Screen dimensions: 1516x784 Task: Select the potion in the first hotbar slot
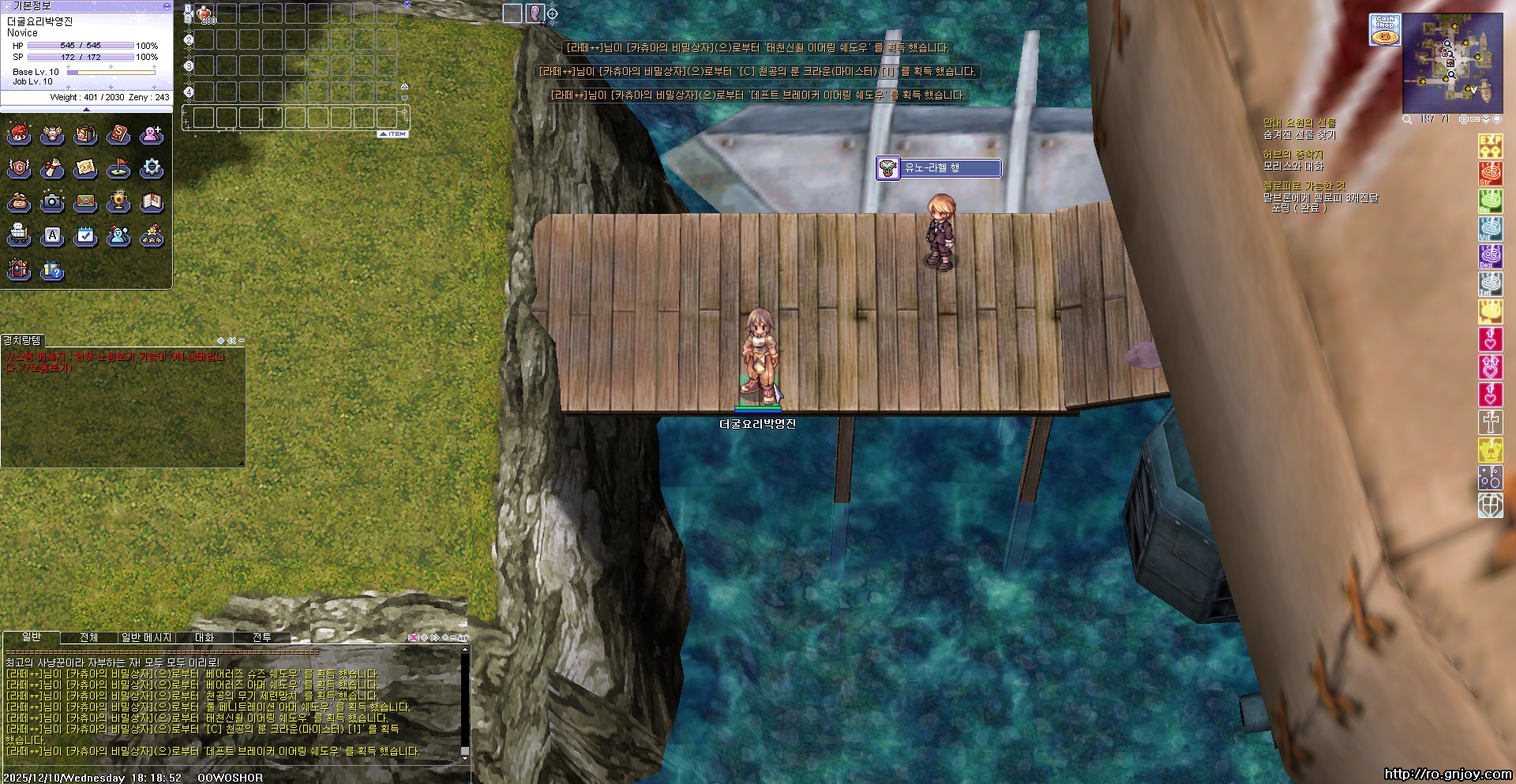point(205,13)
